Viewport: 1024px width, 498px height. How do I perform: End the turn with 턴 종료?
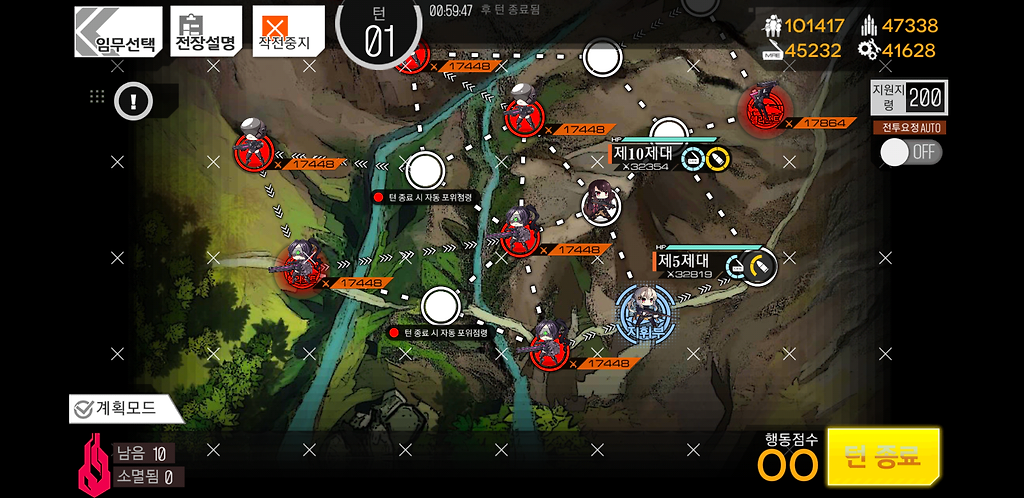pos(883,458)
